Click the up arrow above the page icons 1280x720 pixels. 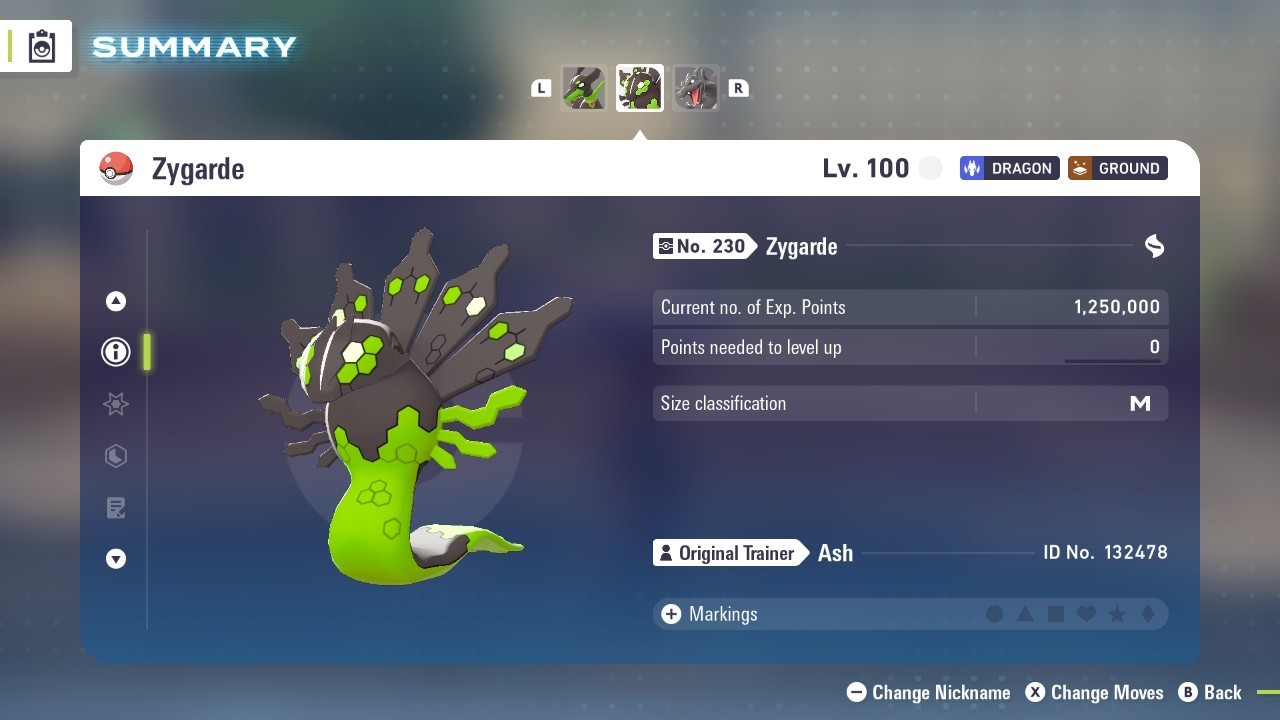point(116,301)
